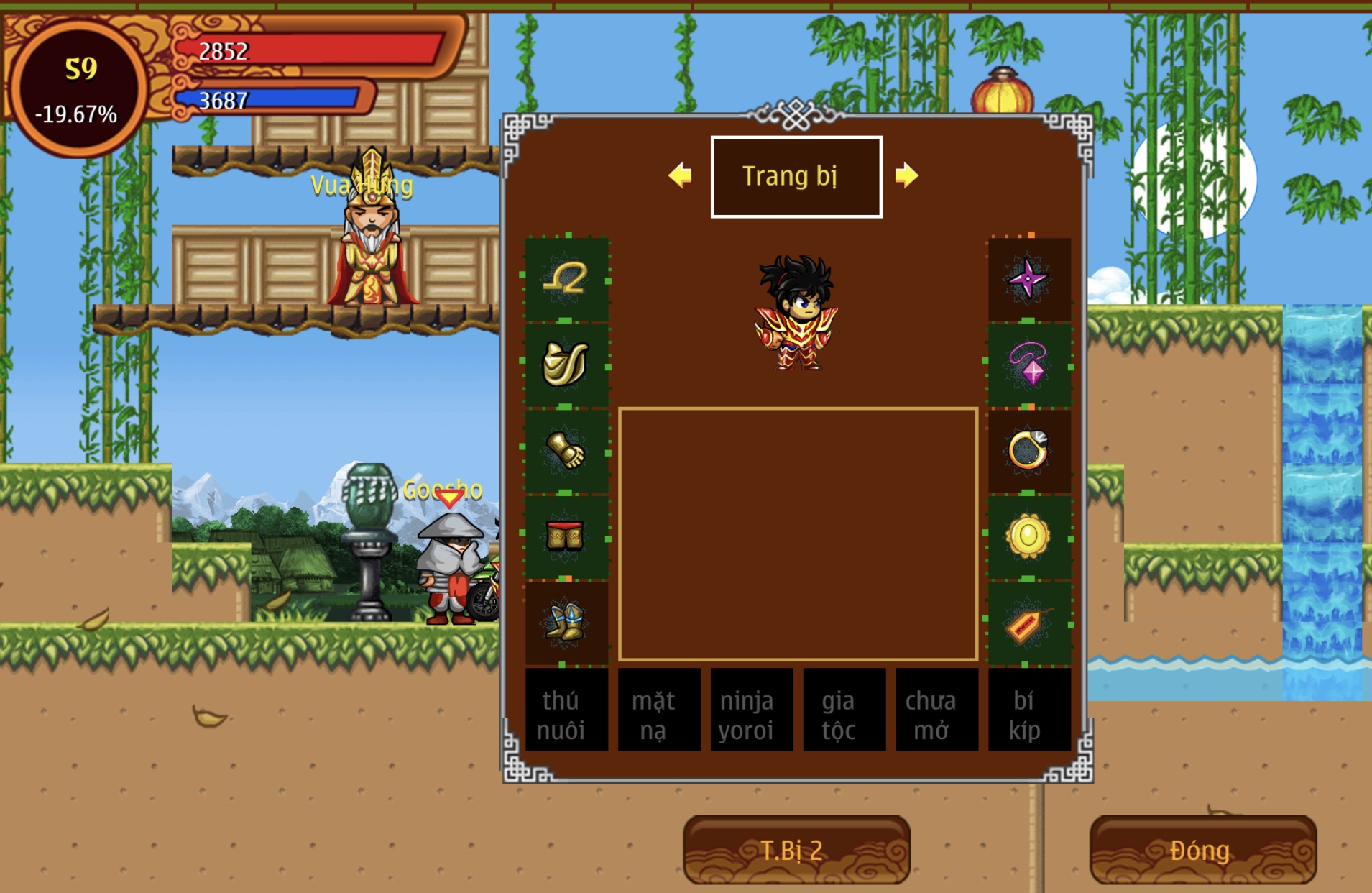Select the golden armor robe slot

pyautogui.click(x=566, y=365)
